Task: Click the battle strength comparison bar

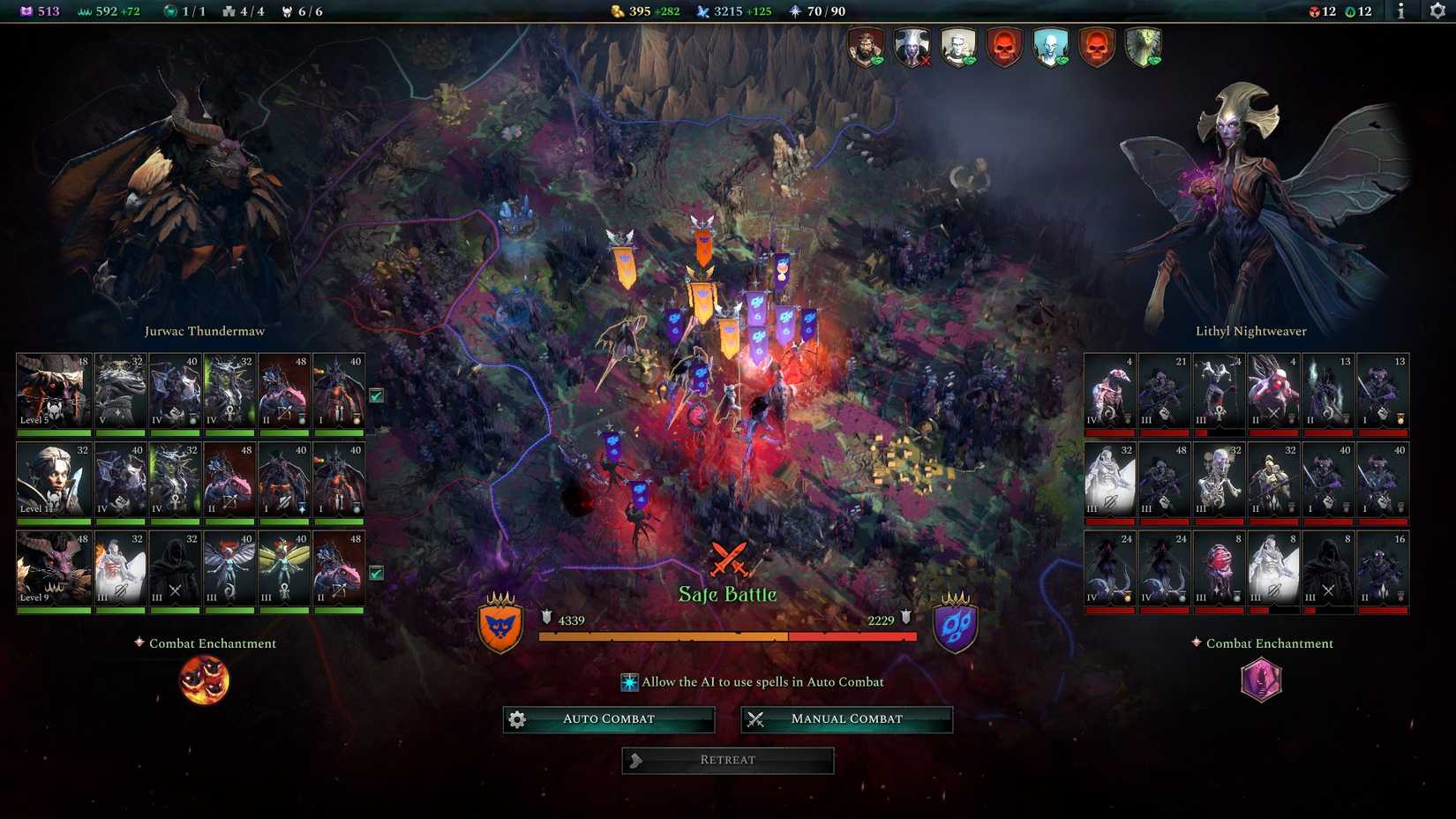Action: coord(727,635)
